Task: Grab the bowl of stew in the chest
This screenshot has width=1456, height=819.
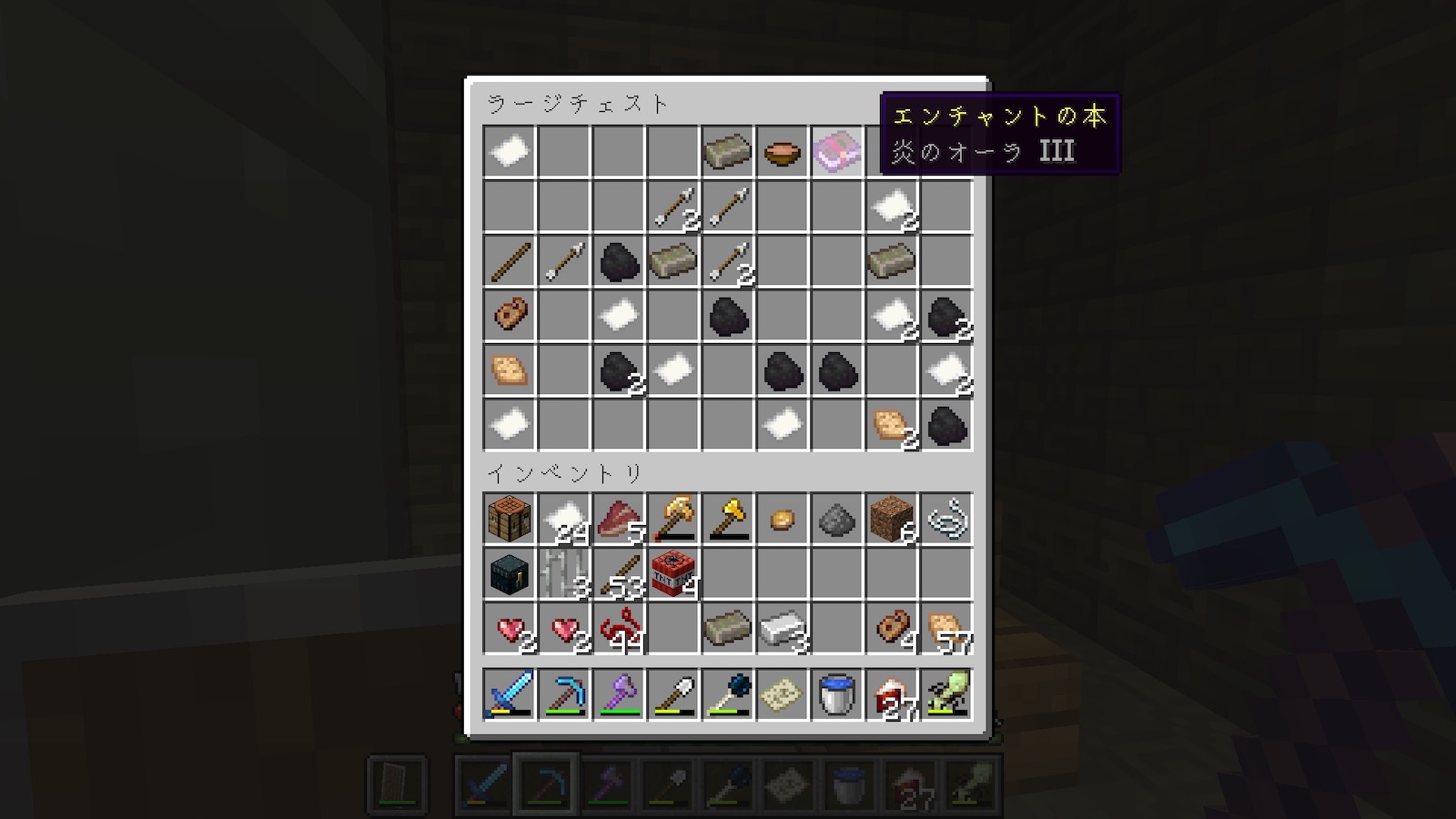Action: 782,151
